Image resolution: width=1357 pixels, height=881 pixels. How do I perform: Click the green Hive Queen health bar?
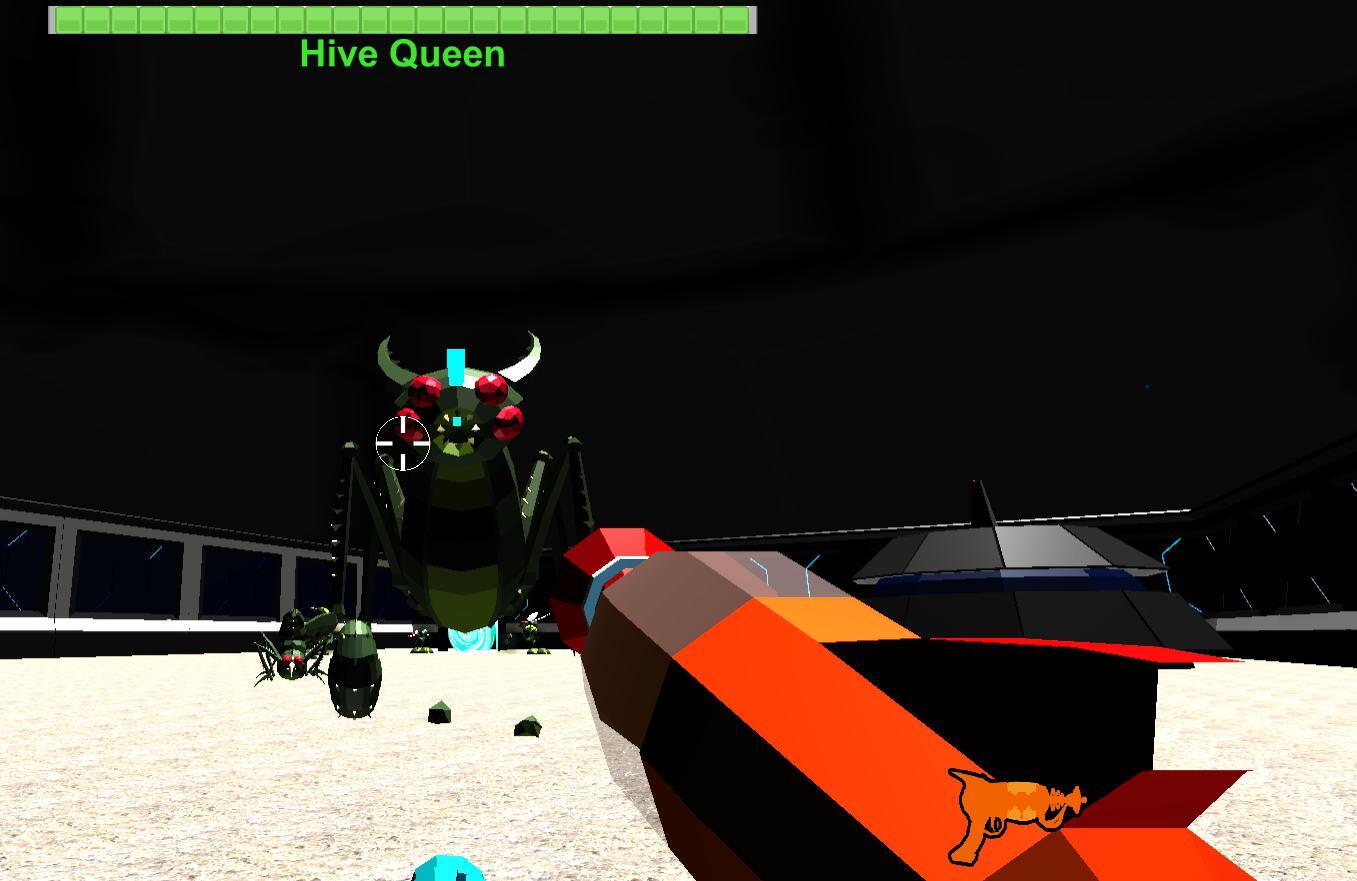pyautogui.click(x=400, y=18)
